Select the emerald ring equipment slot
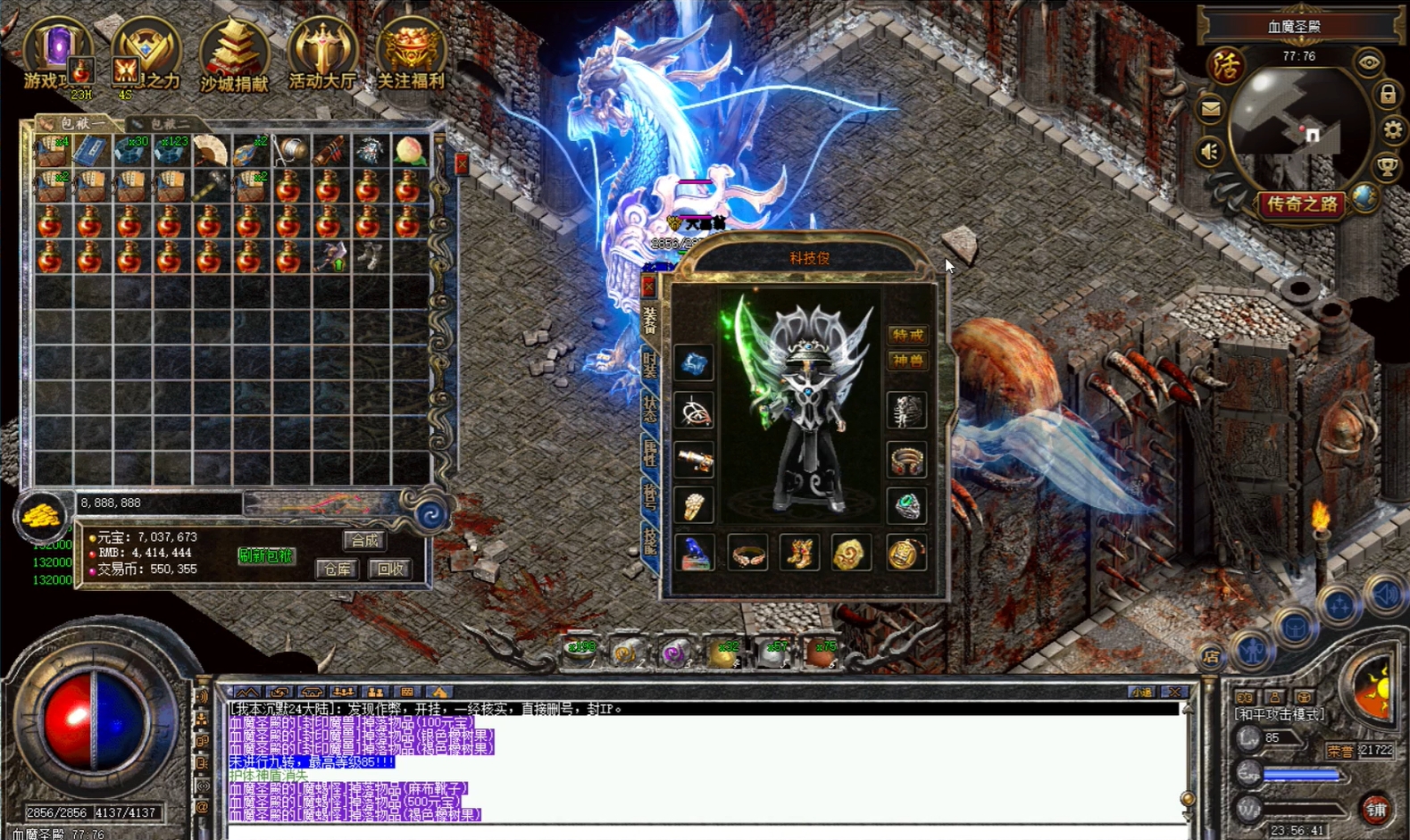 pyautogui.click(x=906, y=506)
